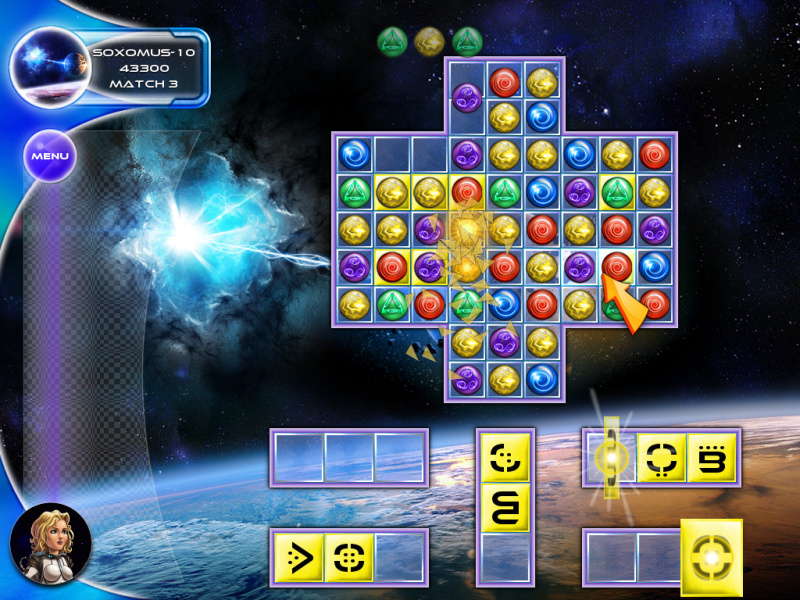Click the Soxomus-10 planet thumbnail
Image resolution: width=800 pixels, height=600 pixels.
(50, 67)
